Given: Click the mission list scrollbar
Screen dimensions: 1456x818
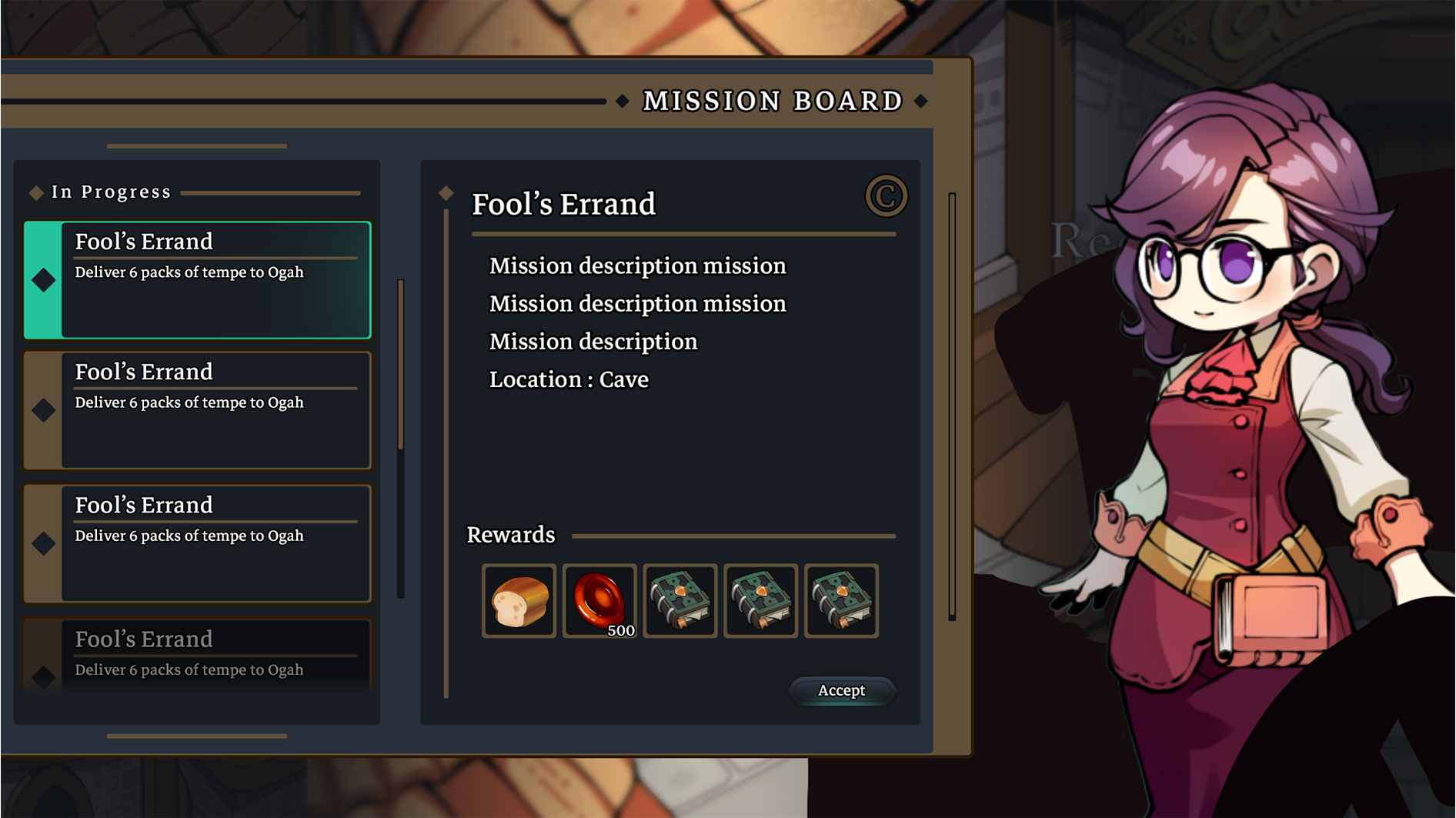Looking at the screenshot, I should (401, 366).
